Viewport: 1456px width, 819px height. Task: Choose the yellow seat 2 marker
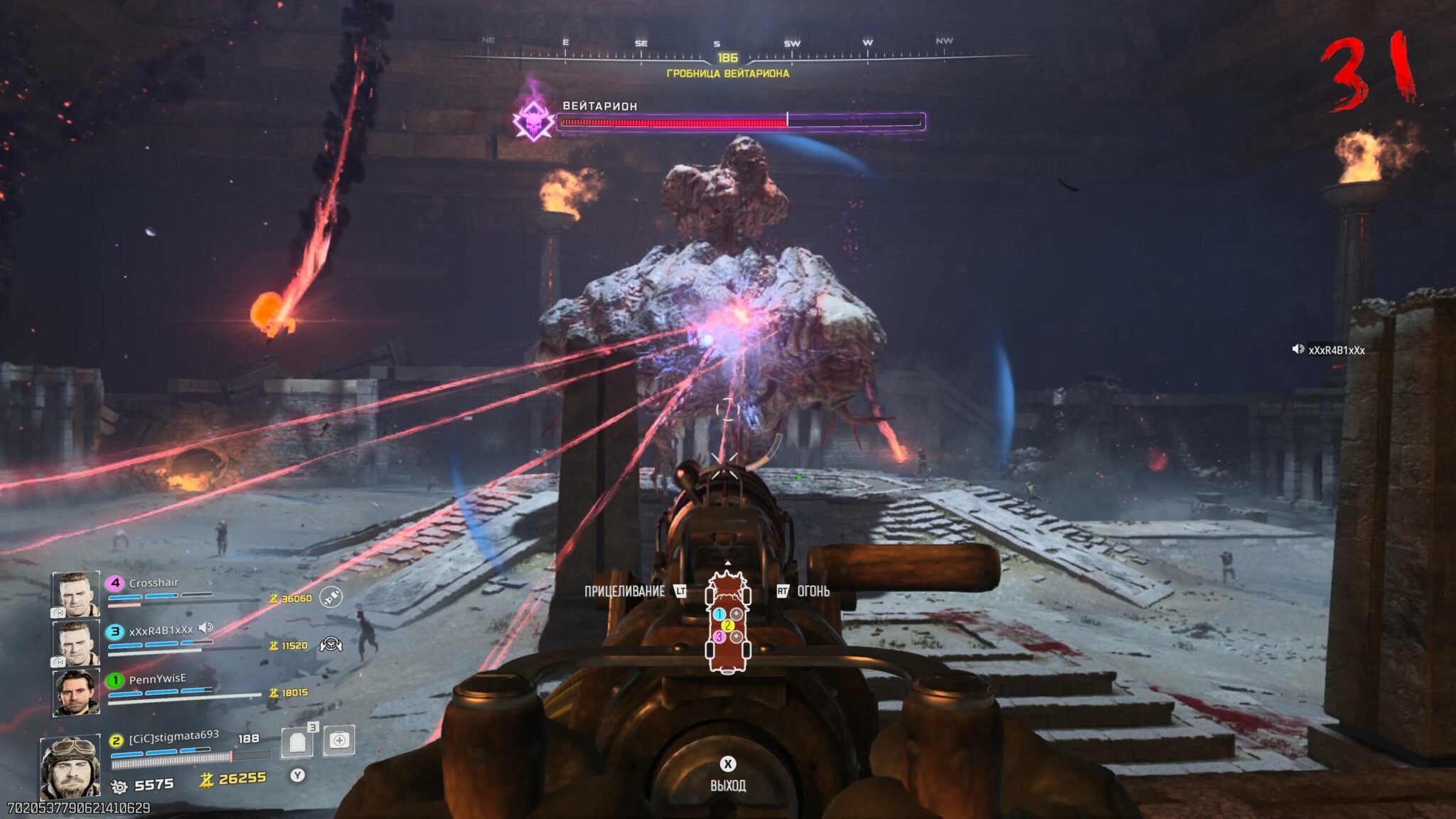[727, 626]
